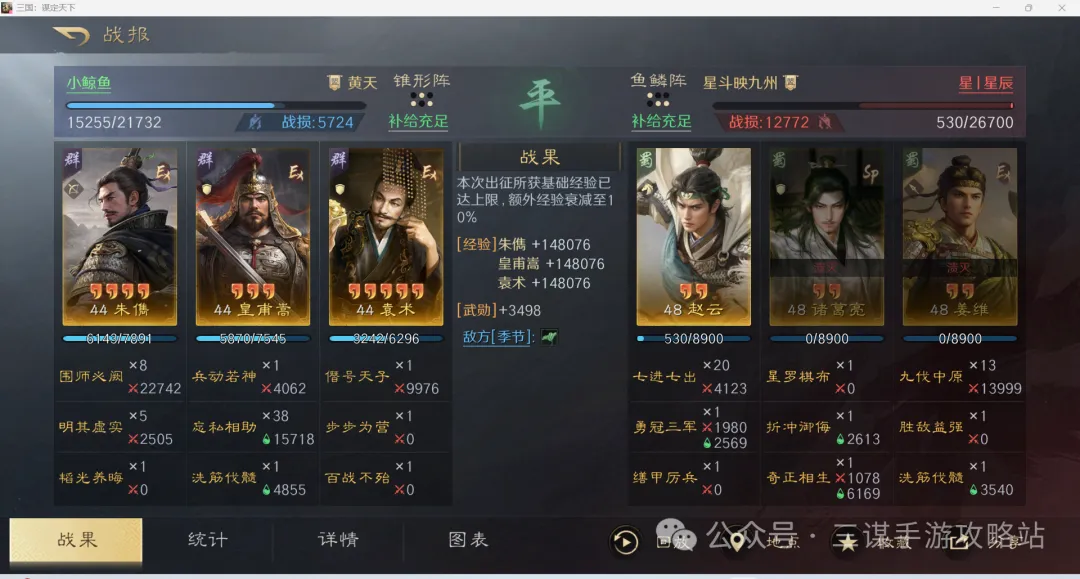
Task: Open the 敌方[季节] link
Action: [497, 337]
